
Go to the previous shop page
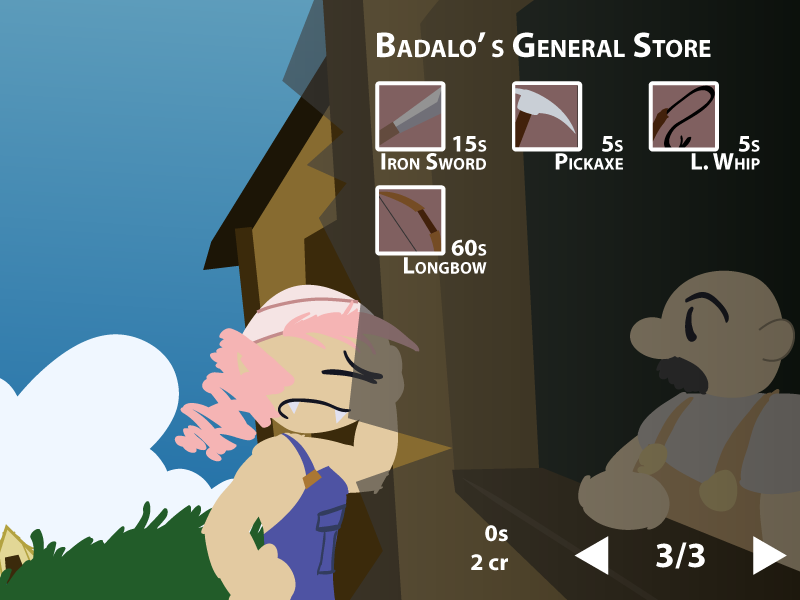click(x=593, y=556)
